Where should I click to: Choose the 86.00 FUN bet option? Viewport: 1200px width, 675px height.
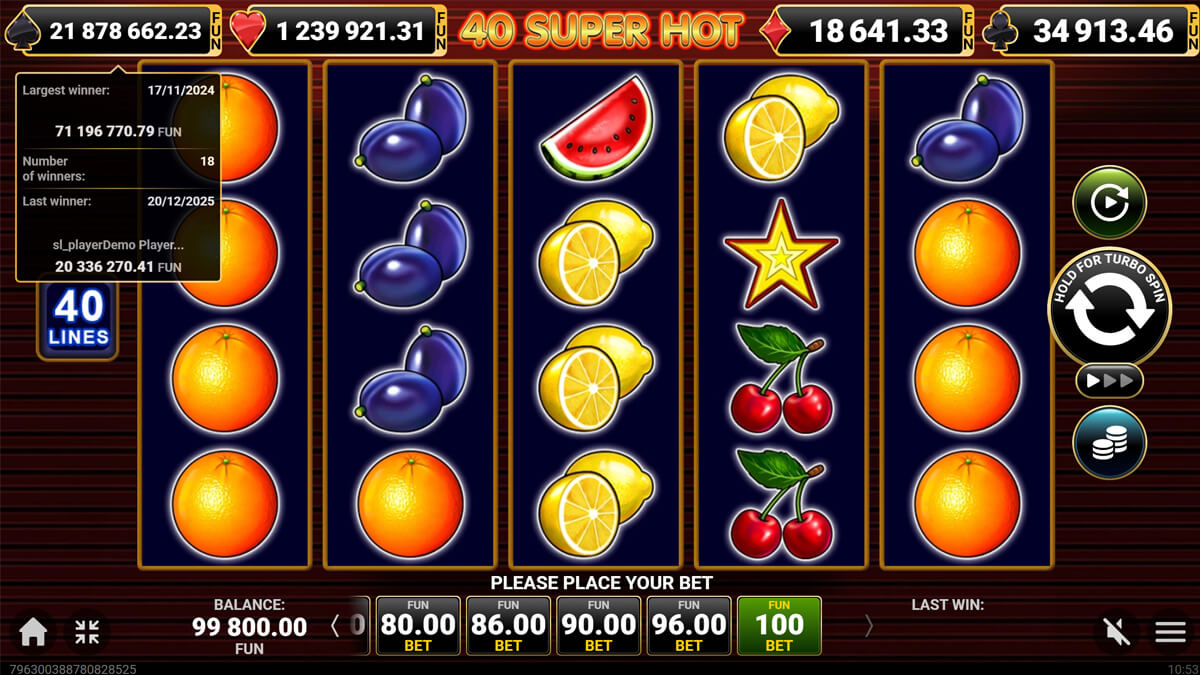508,626
